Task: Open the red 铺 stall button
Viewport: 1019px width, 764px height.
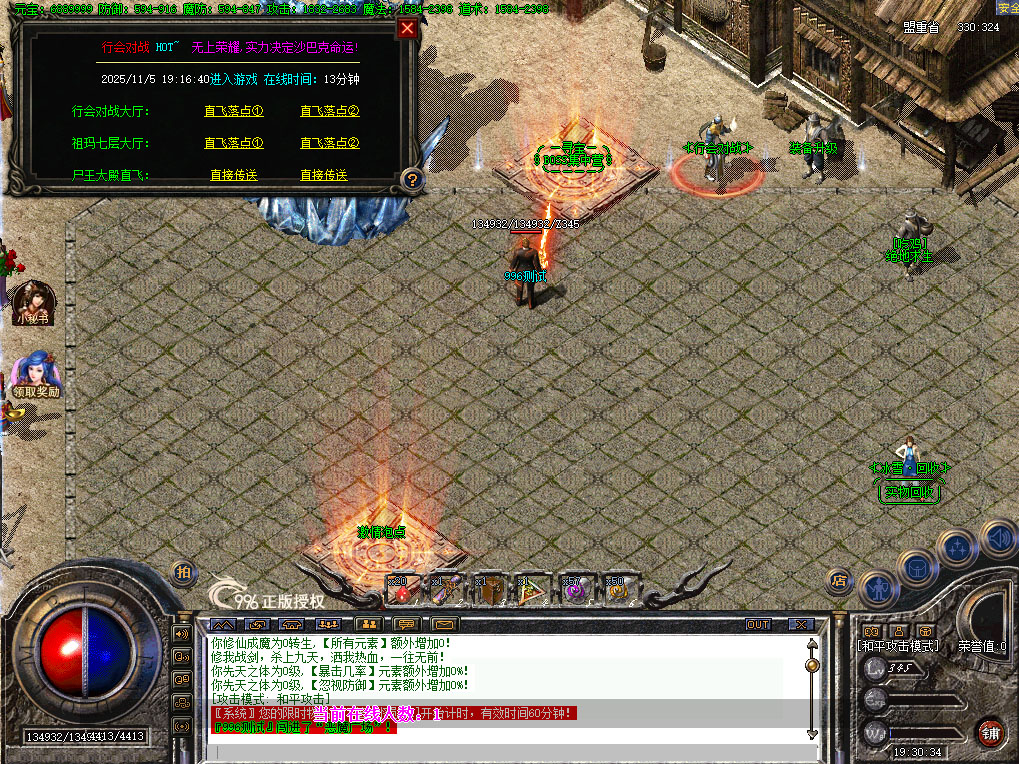Action: click(x=989, y=731)
